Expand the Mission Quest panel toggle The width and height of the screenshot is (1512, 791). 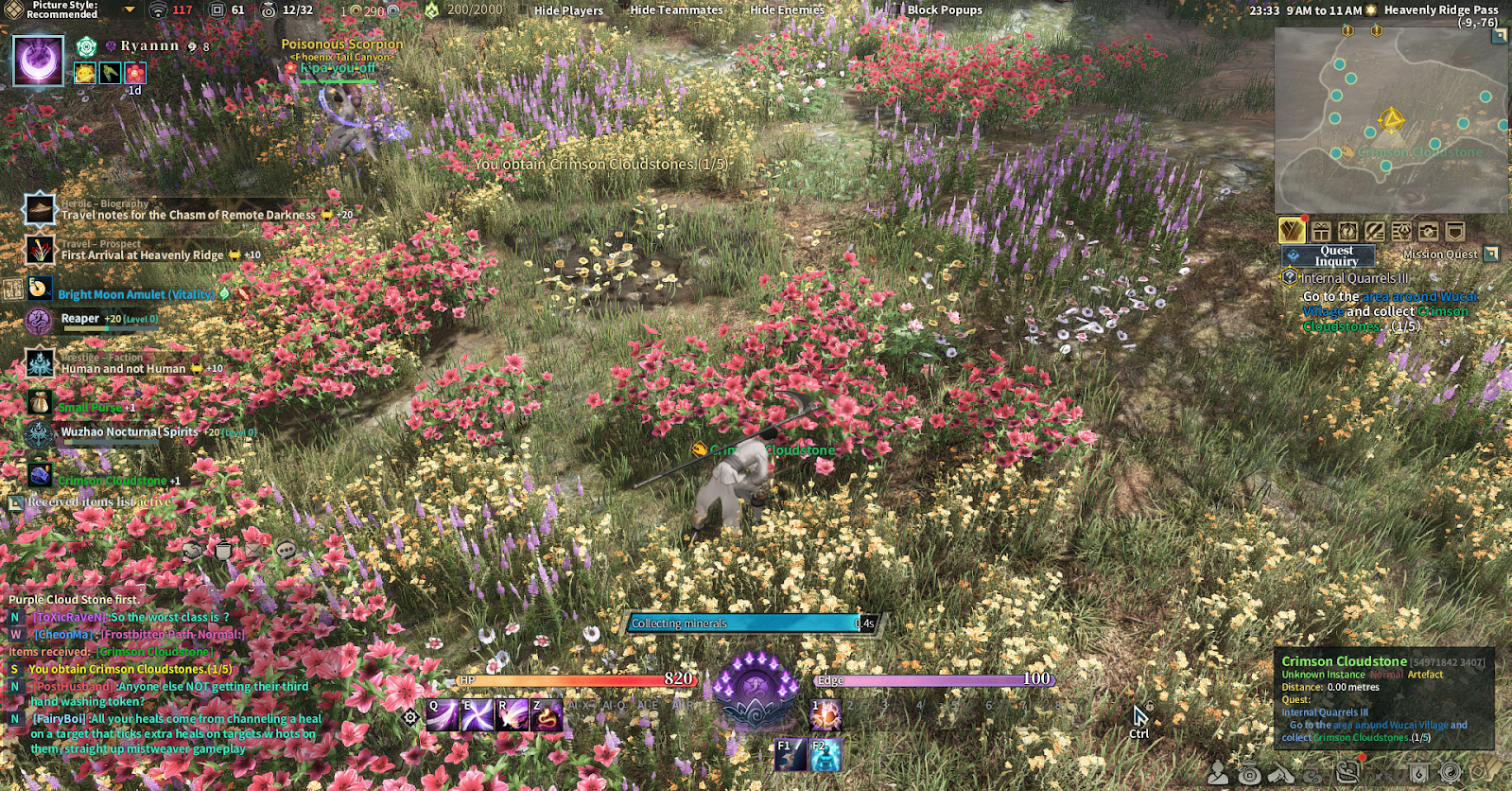pos(1491,254)
